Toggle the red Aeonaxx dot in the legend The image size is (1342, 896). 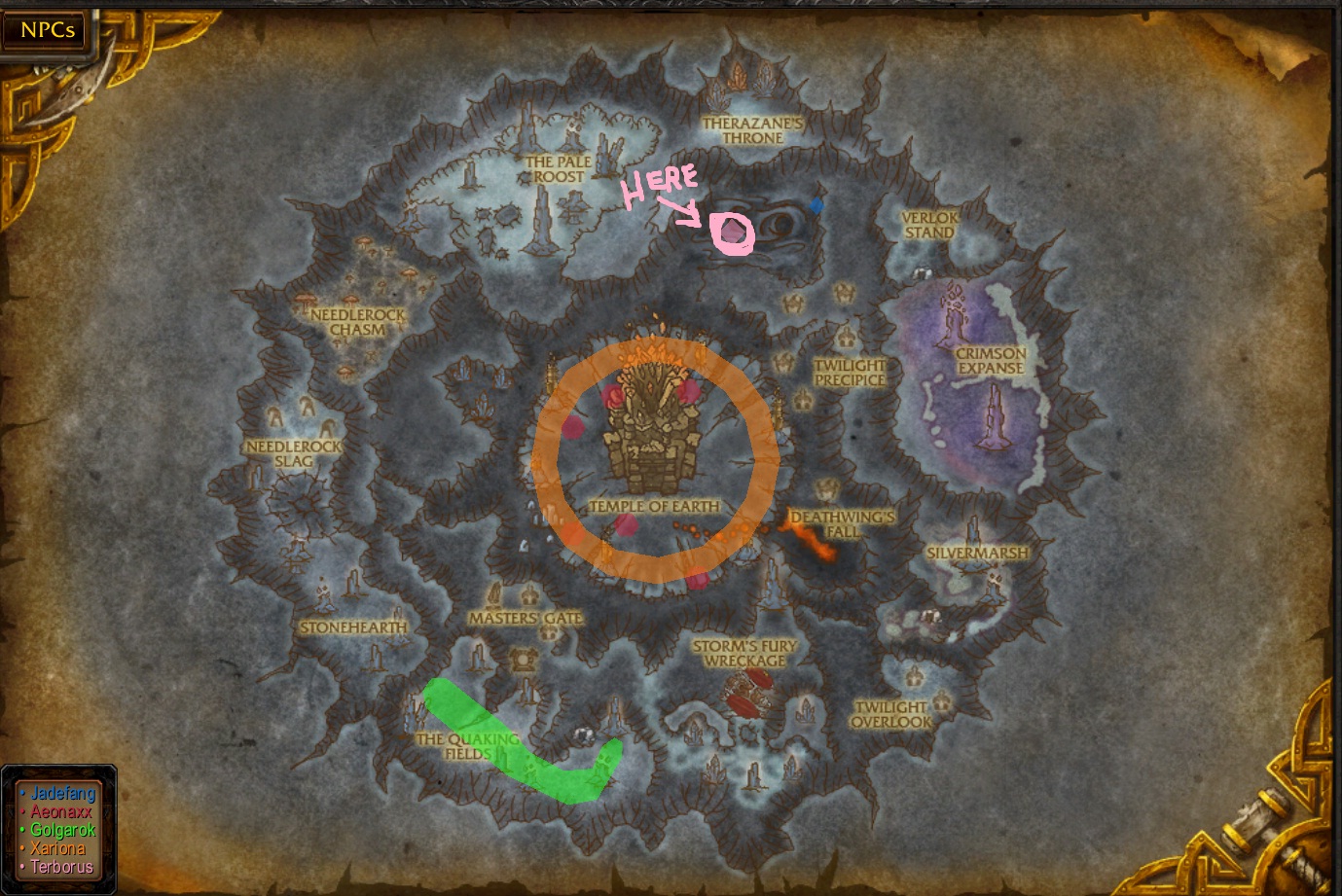click(22, 811)
